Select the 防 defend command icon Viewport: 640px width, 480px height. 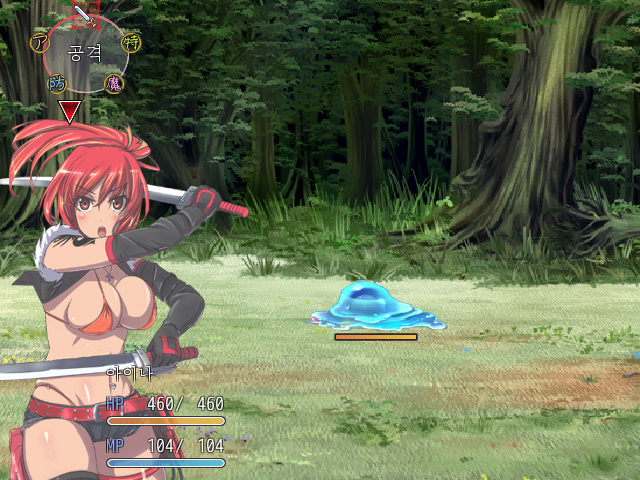pos(57,84)
